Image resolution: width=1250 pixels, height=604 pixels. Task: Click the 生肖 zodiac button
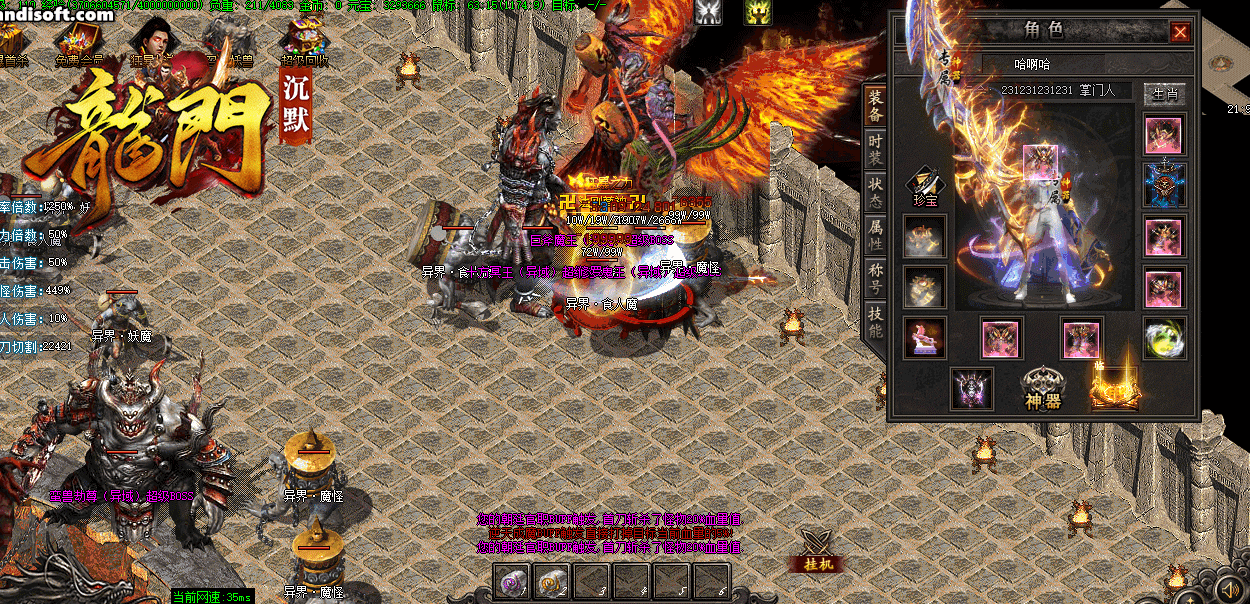click(x=1165, y=94)
